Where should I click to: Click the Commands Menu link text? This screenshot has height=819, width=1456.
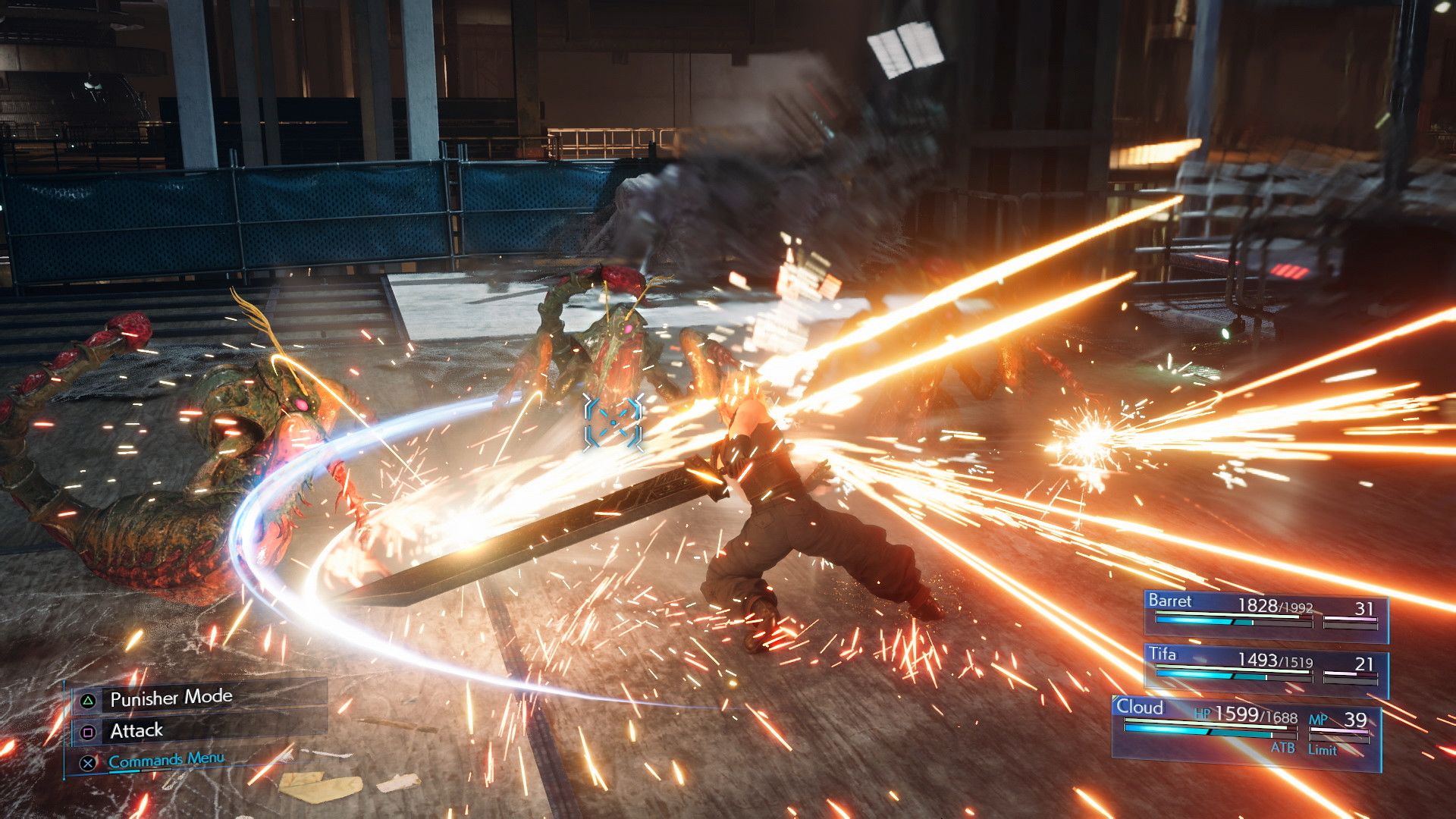click(165, 758)
